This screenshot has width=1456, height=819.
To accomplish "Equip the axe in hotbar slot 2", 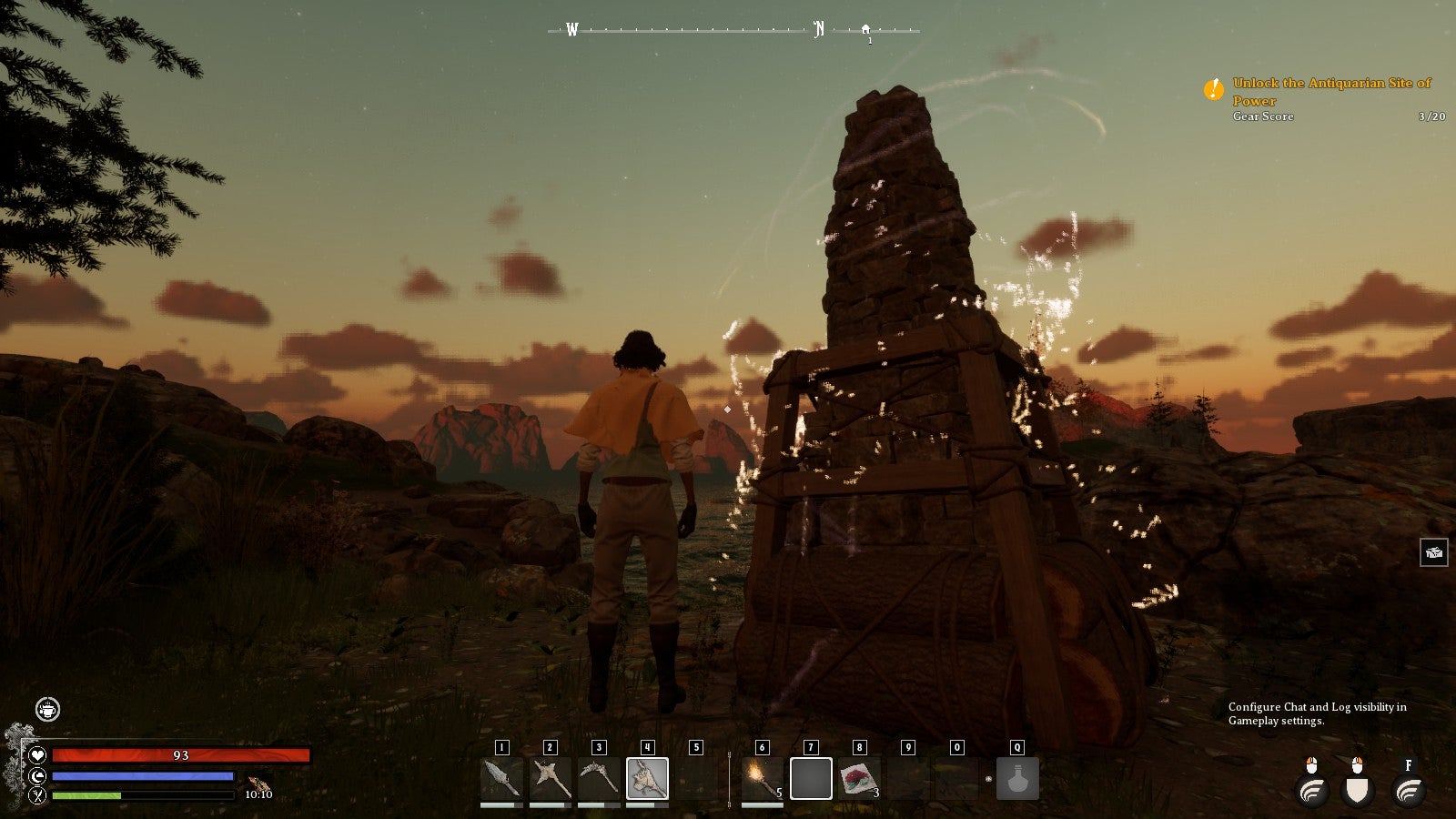I will point(550,778).
